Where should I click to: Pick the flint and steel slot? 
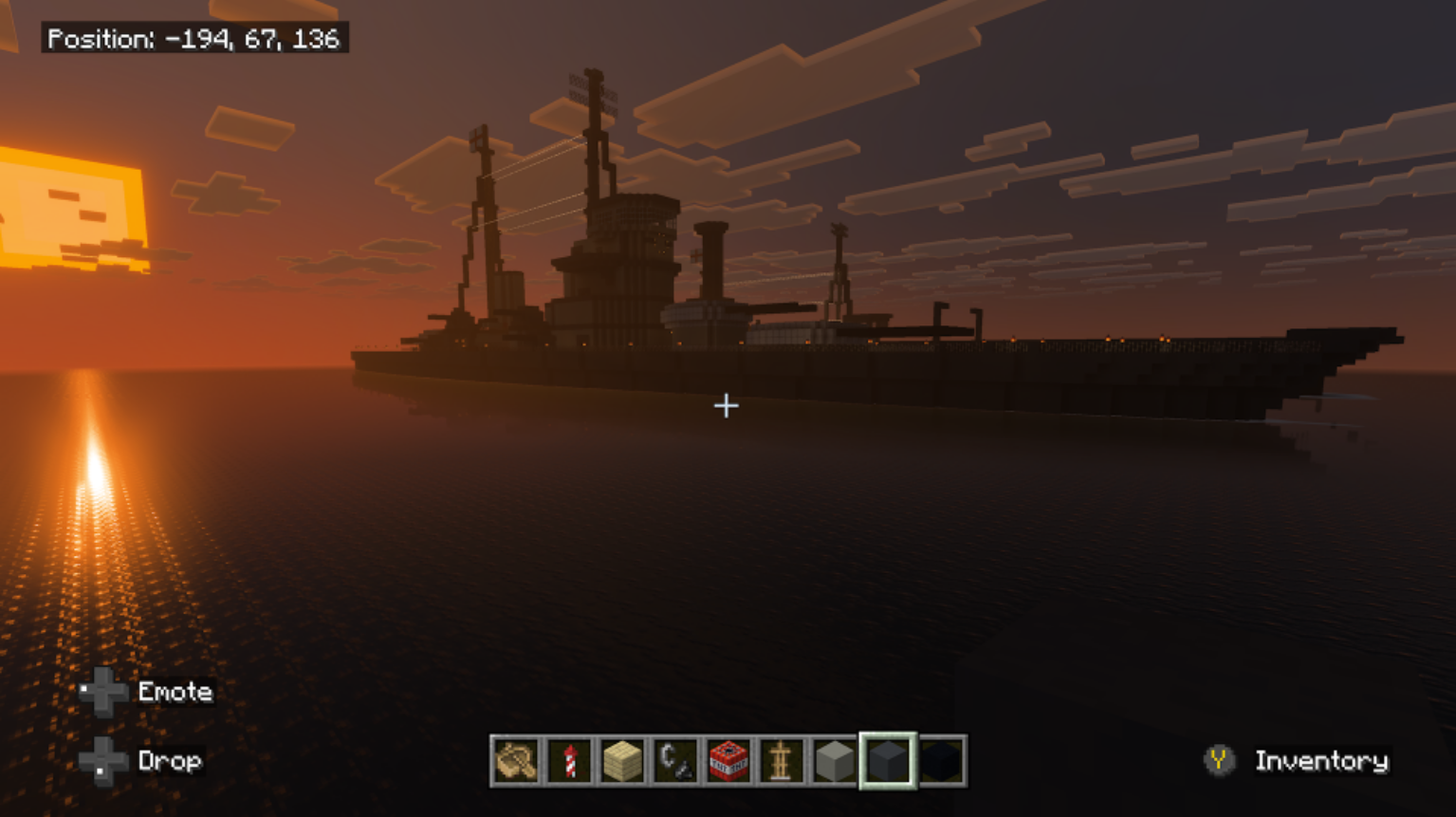676,761
